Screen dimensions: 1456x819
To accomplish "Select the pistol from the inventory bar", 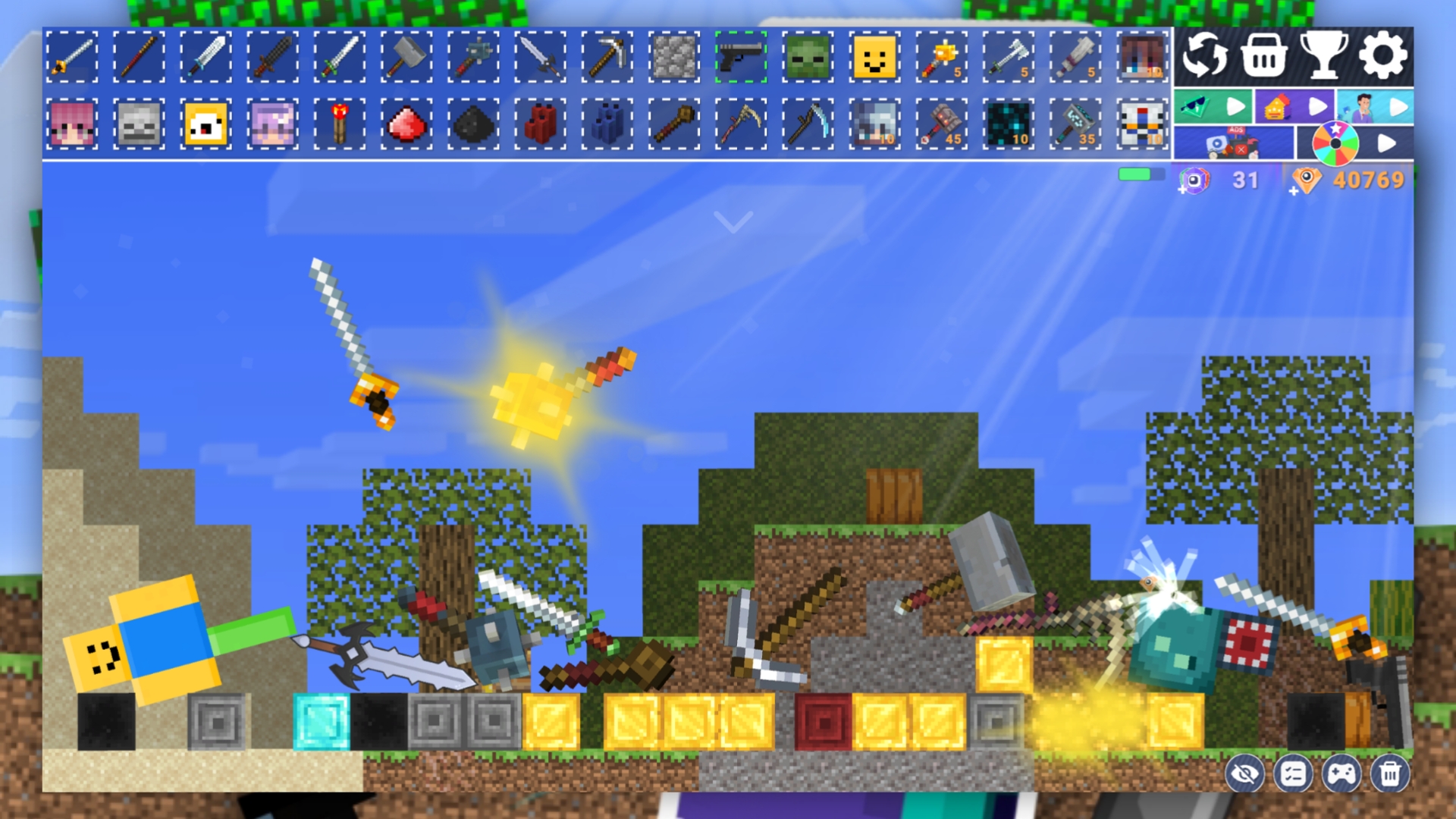I will click(x=741, y=58).
